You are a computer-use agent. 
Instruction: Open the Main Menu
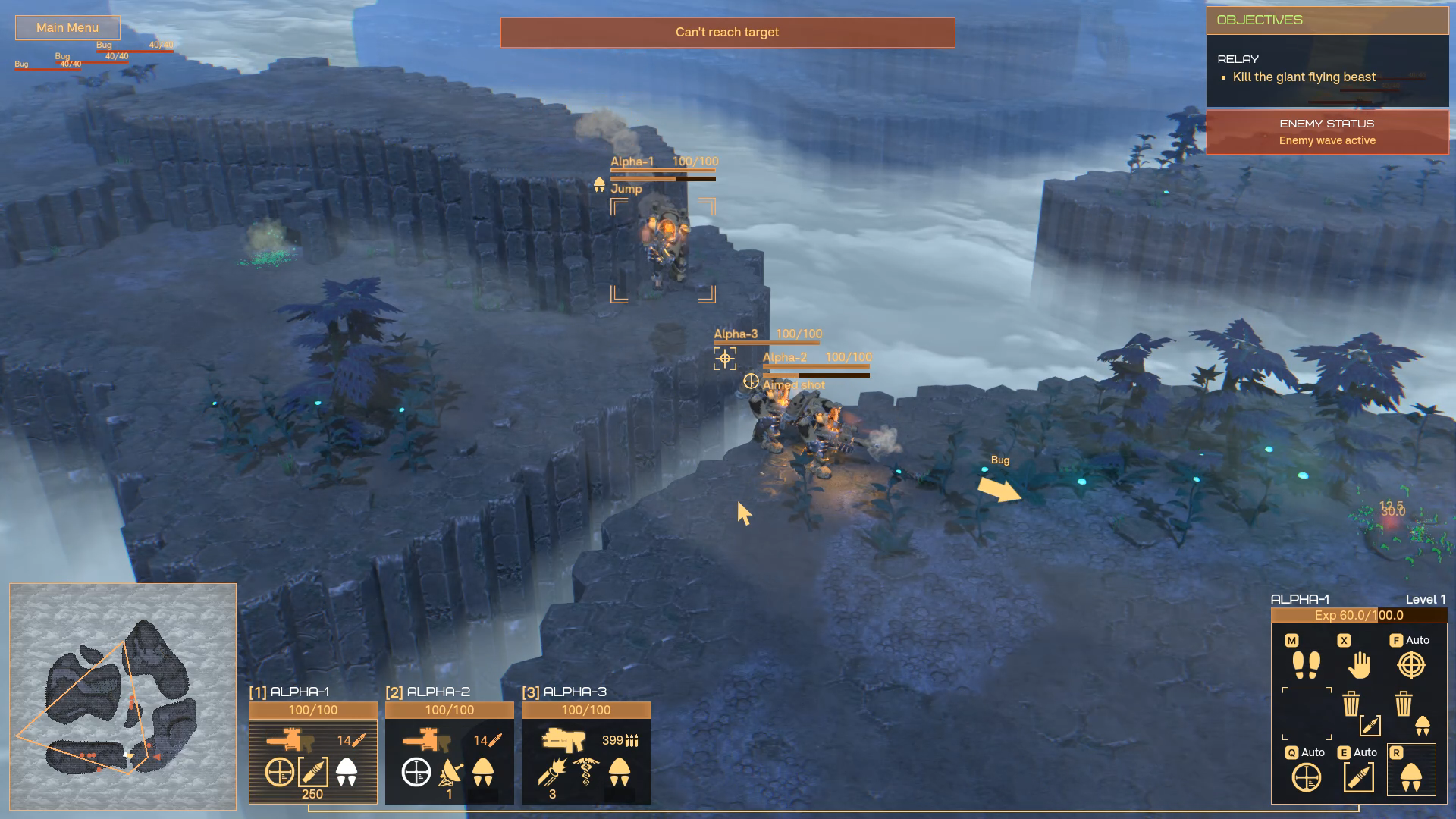[67, 28]
